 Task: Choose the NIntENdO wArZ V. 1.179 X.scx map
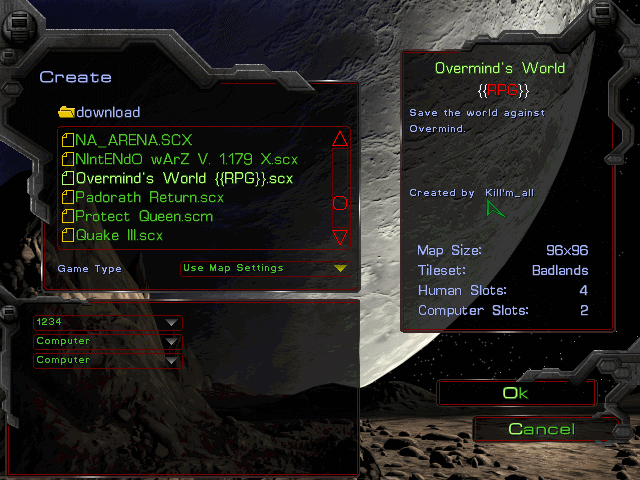click(186, 159)
